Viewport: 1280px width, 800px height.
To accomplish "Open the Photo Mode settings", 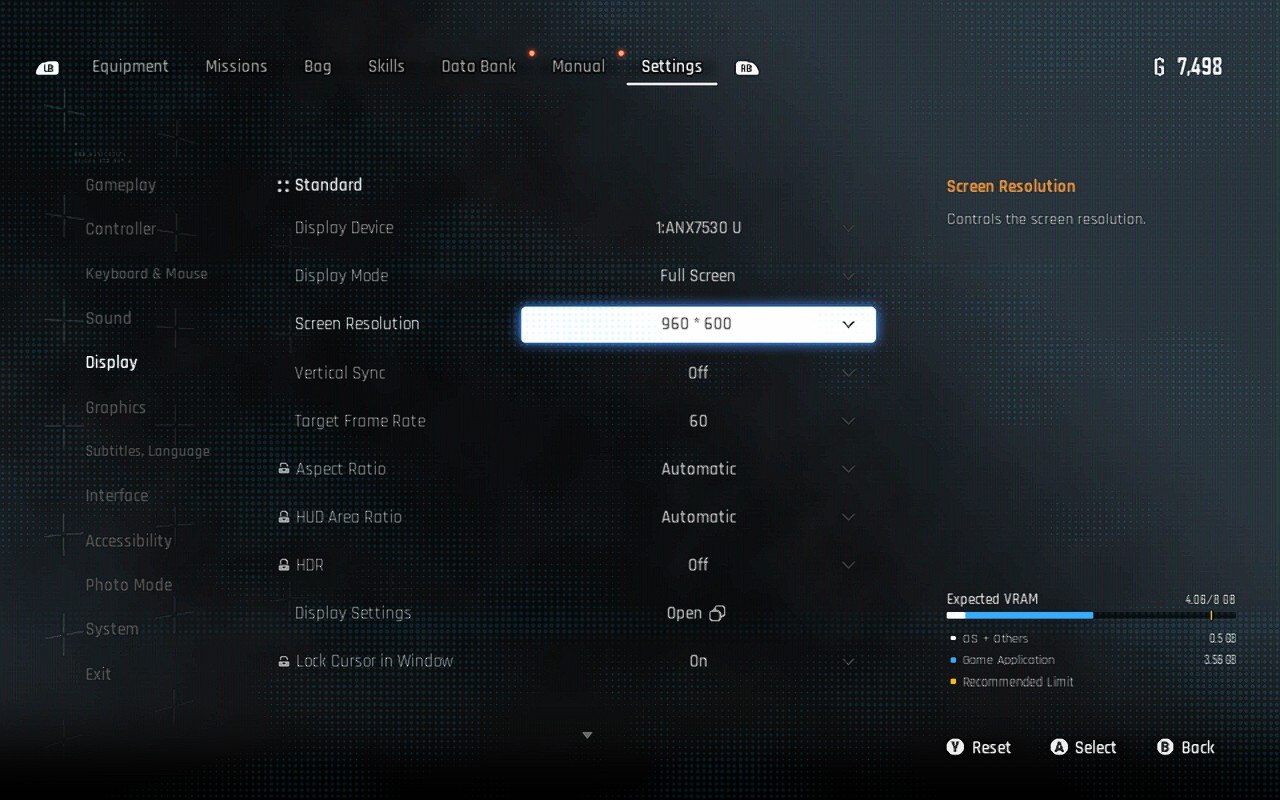I will 128,585.
